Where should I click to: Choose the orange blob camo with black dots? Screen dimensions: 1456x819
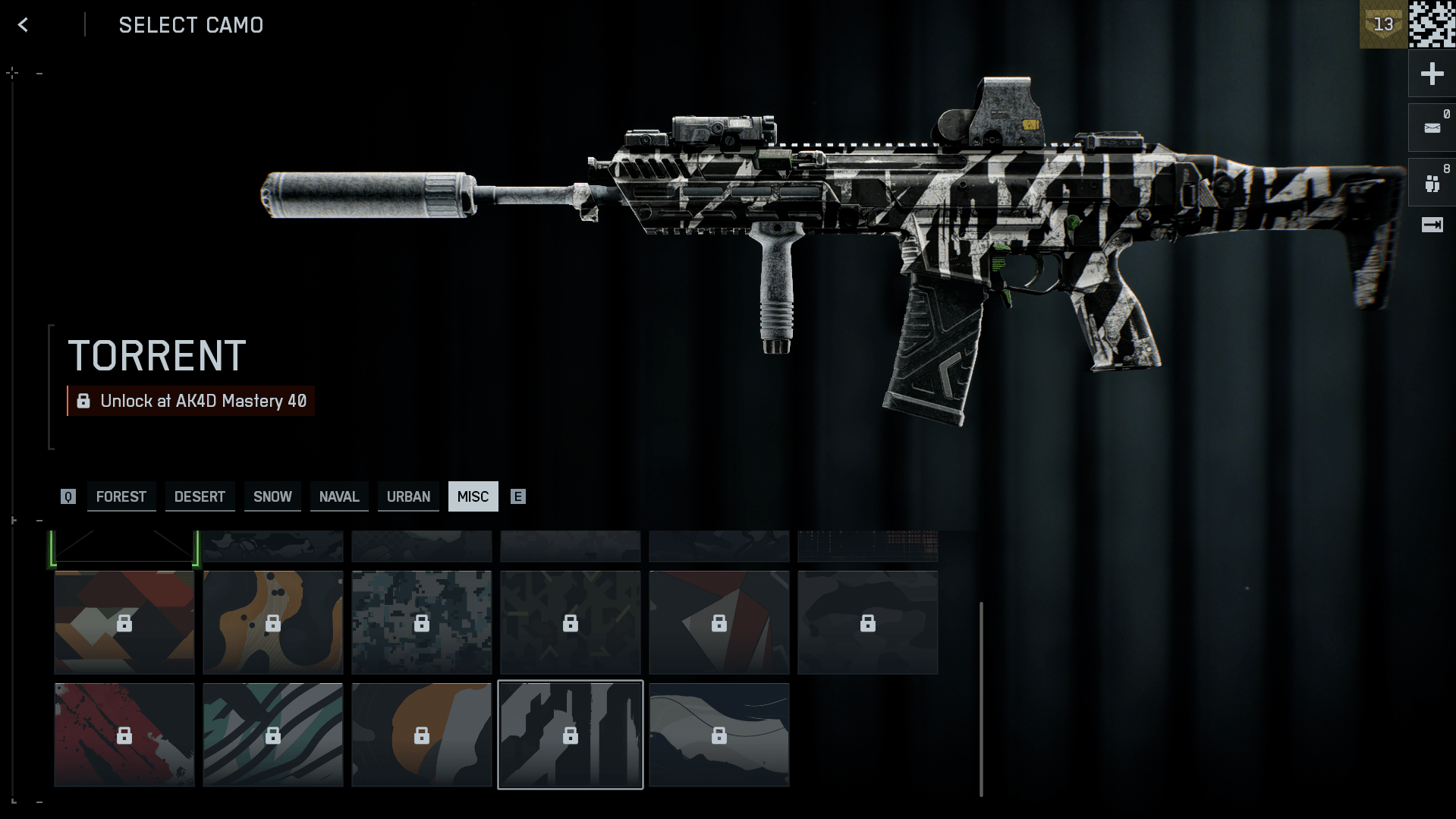tap(273, 622)
